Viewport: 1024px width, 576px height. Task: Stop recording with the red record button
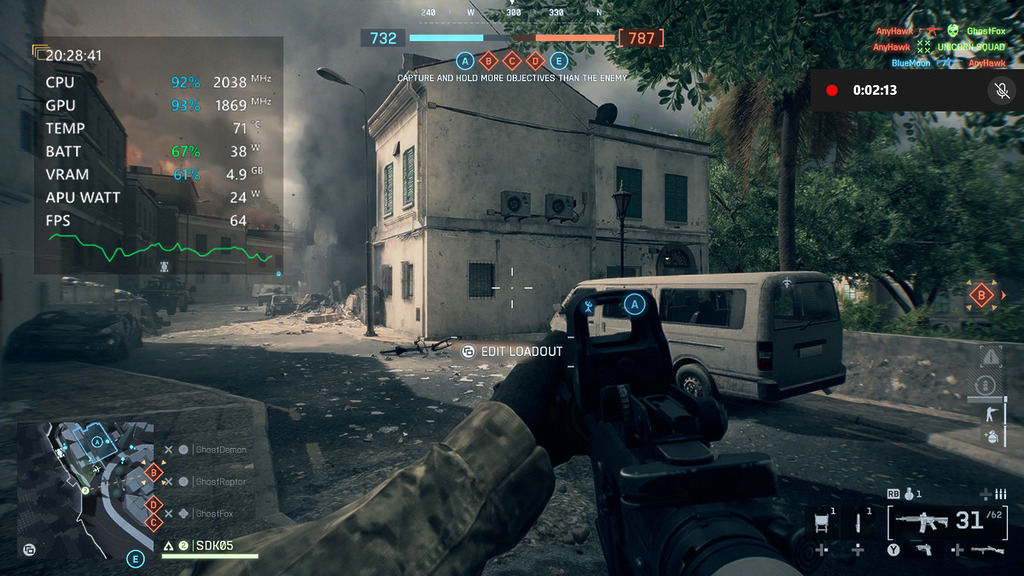click(831, 90)
